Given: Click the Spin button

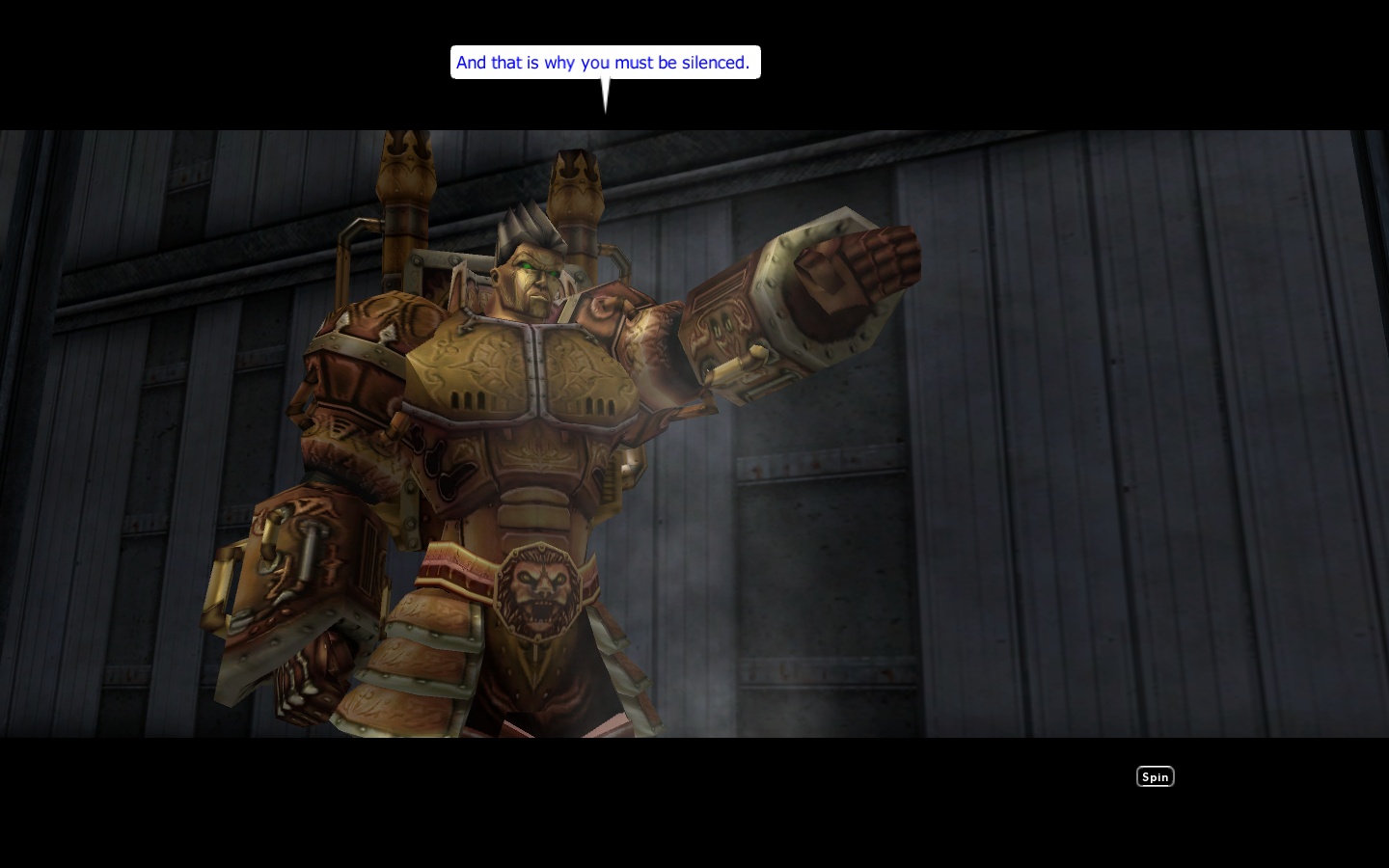Looking at the screenshot, I should (1155, 776).
